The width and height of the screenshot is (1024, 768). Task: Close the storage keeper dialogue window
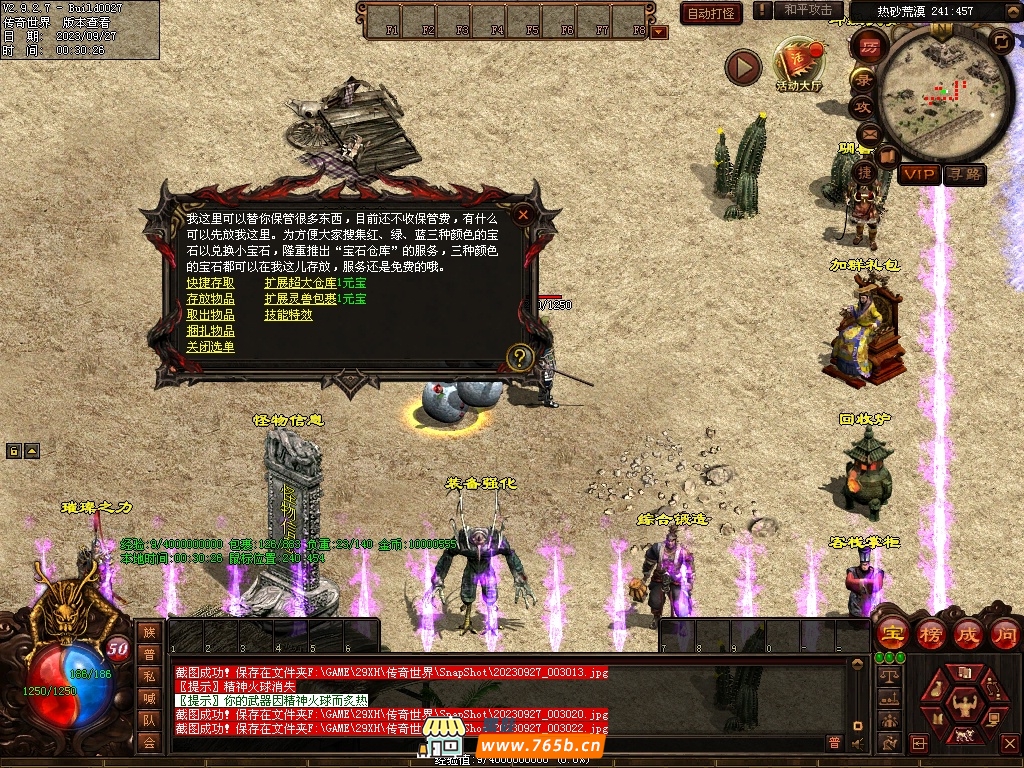(x=522, y=214)
